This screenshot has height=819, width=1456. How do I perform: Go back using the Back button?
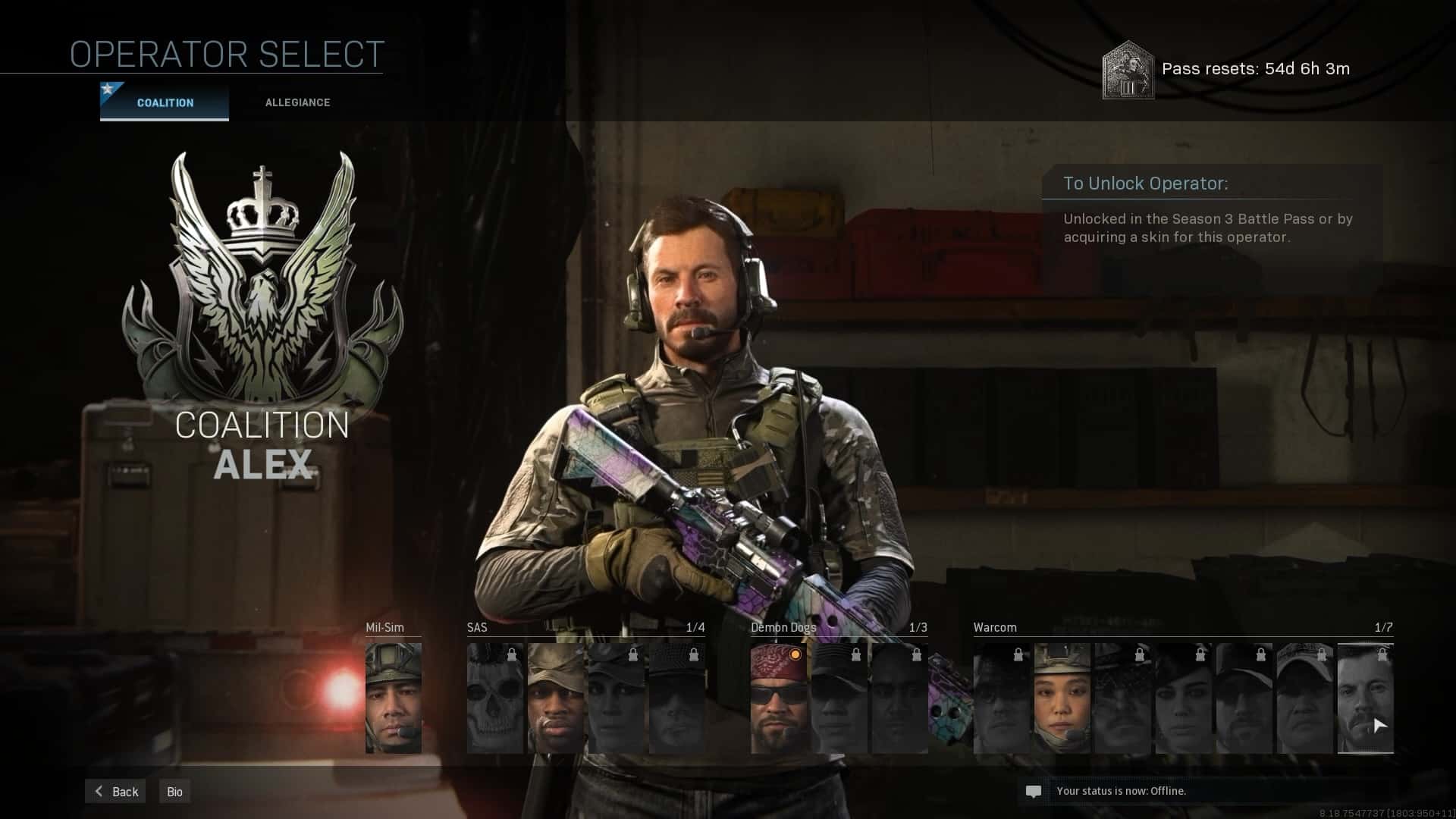click(x=116, y=792)
